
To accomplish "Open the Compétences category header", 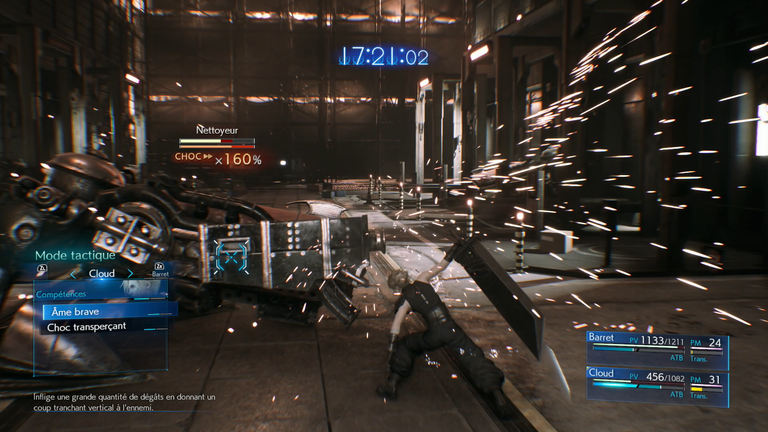I will pyautogui.click(x=62, y=295).
